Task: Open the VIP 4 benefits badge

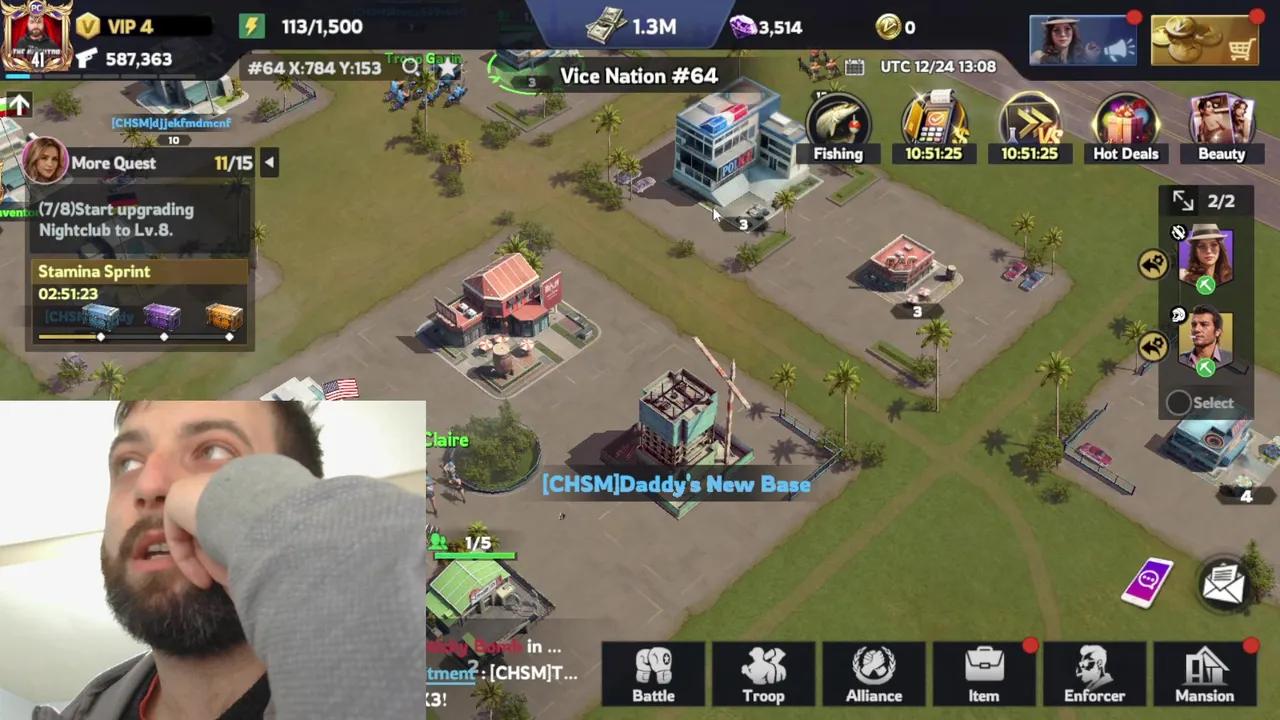Action: (115, 26)
